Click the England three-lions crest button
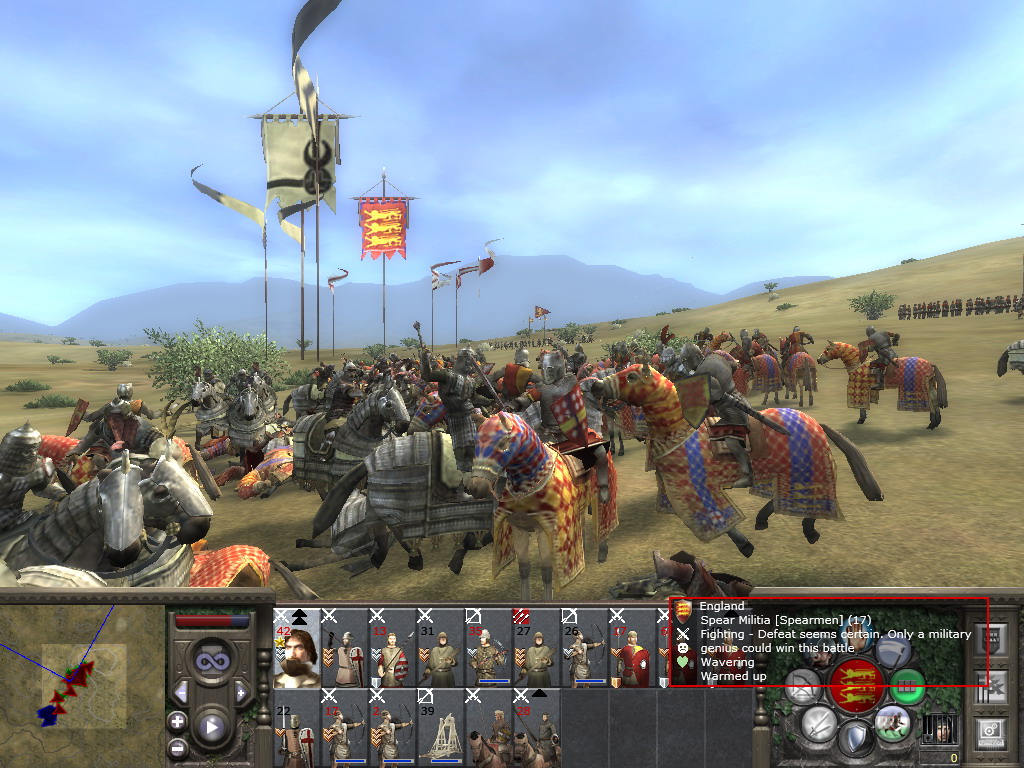Viewport: 1024px width, 768px height. click(858, 685)
